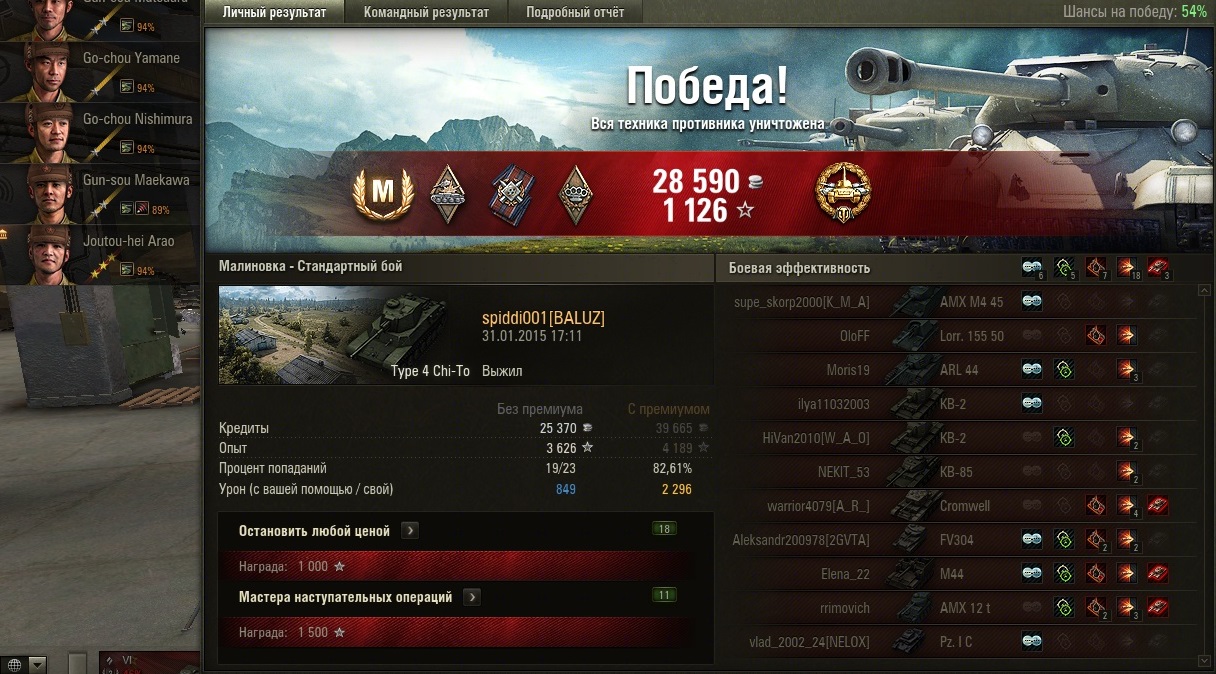Select crew member Go-chou Yamane
1216x674 pixels.
[x=100, y=72]
